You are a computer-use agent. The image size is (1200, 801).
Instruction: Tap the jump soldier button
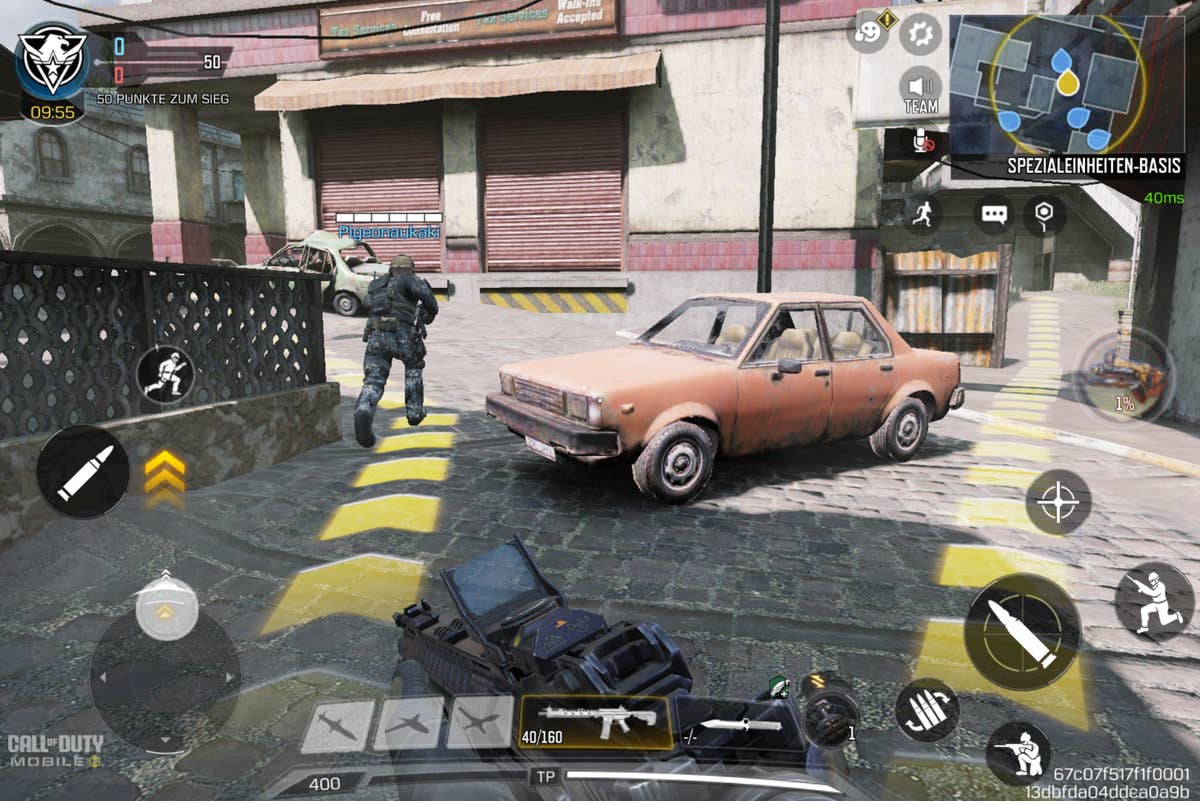[1153, 601]
